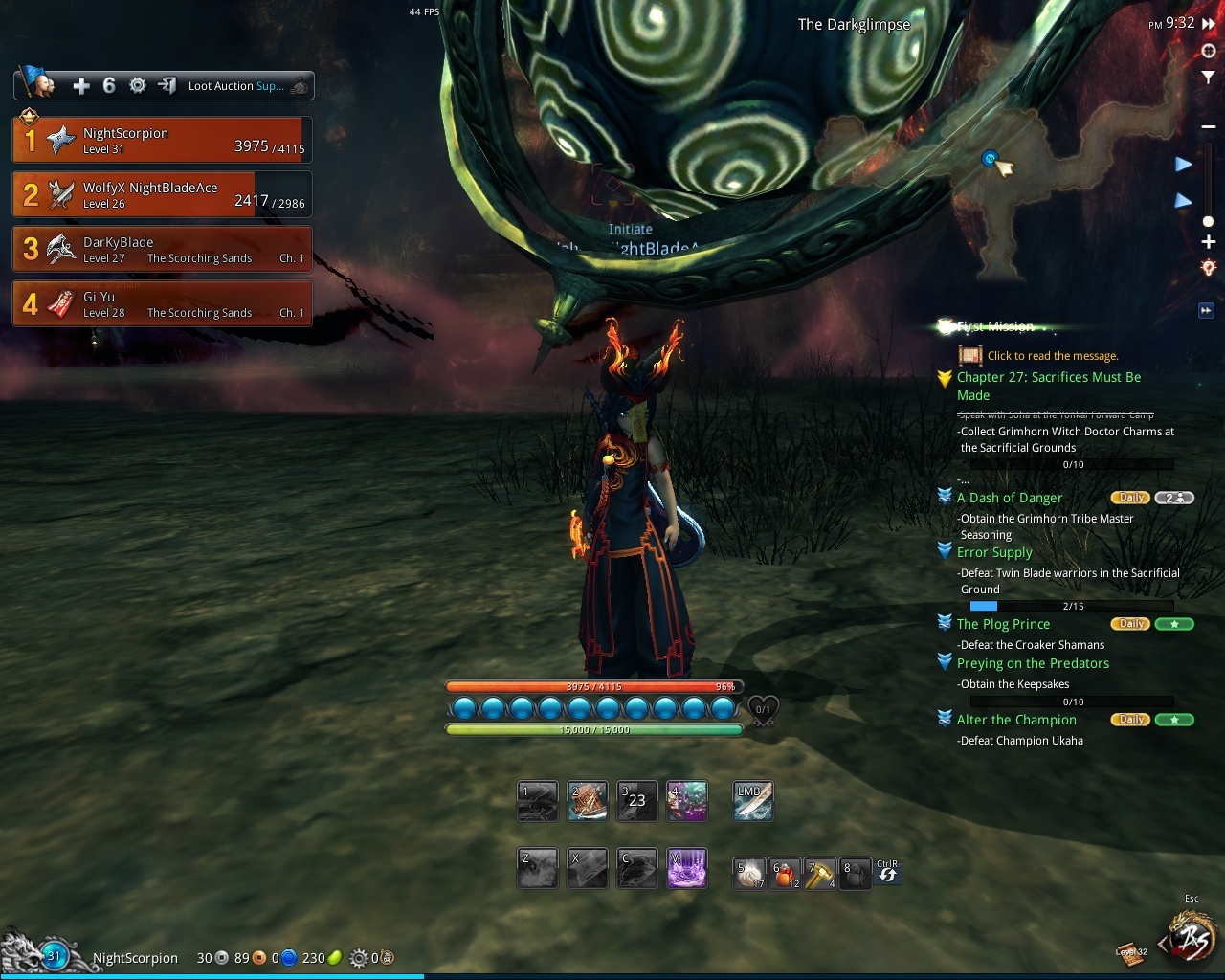Zoom out the minimap with minus button
This screenshot has height=980, width=1225.
[1208, 127]
